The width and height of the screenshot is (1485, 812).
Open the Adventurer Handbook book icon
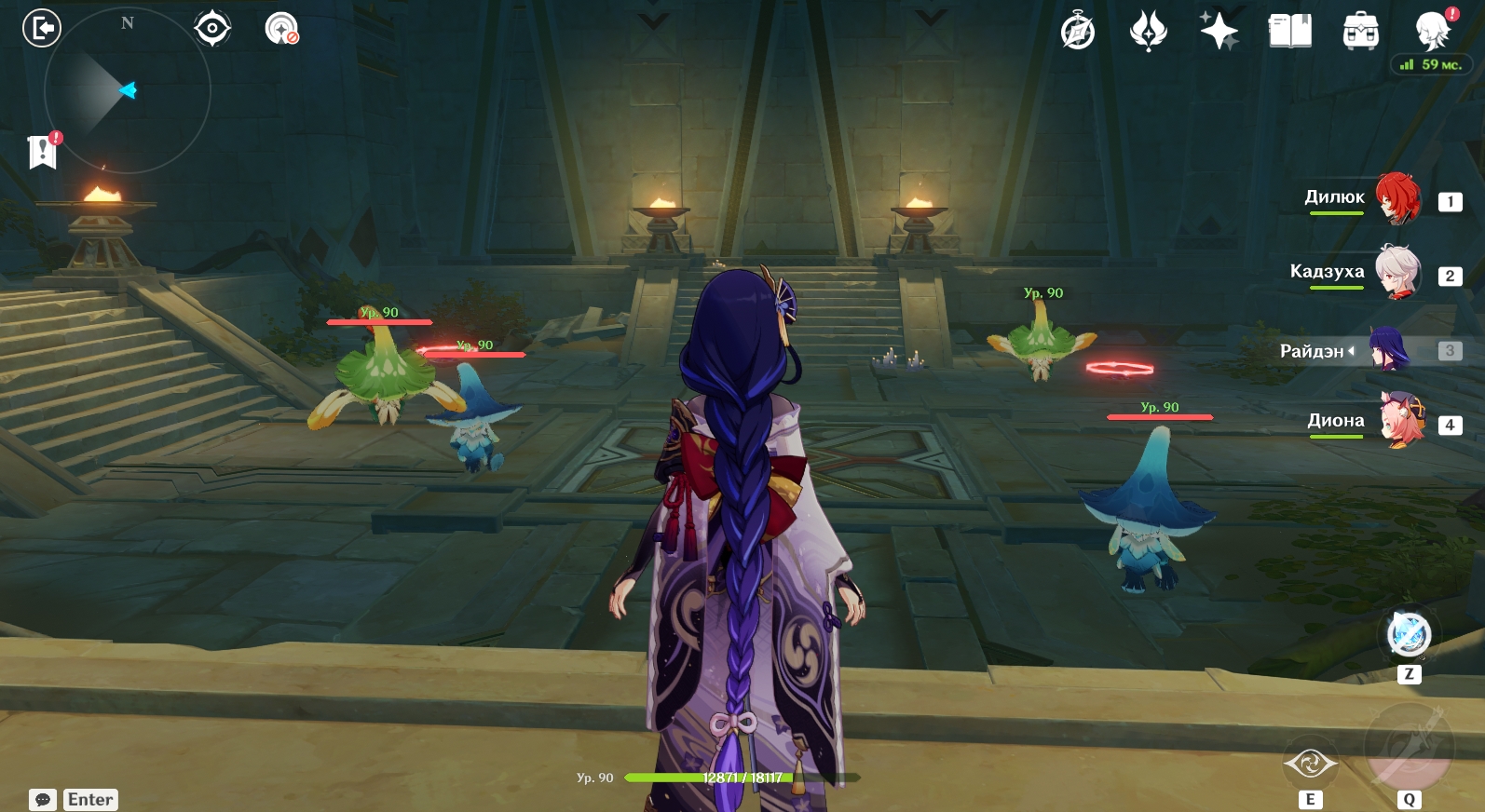point(1289,31)
